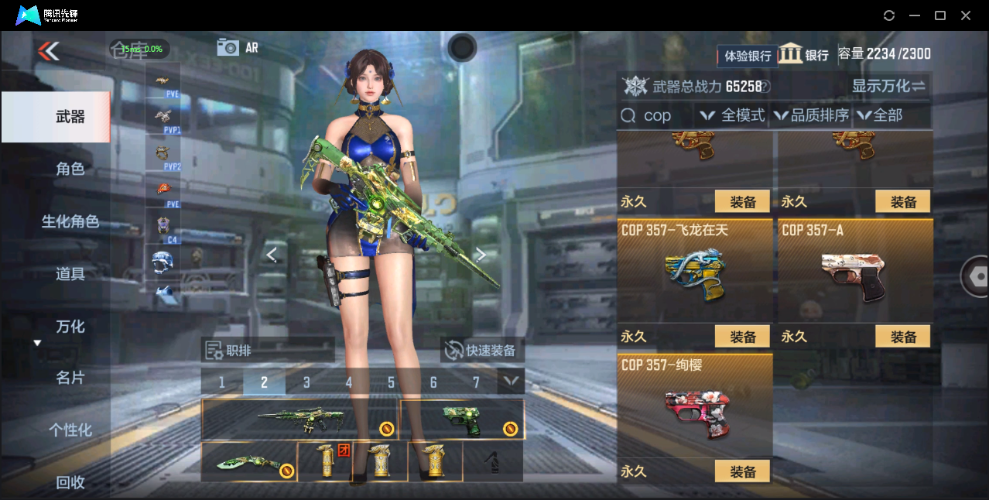Open the 体验银行 button

click(745, 55)
